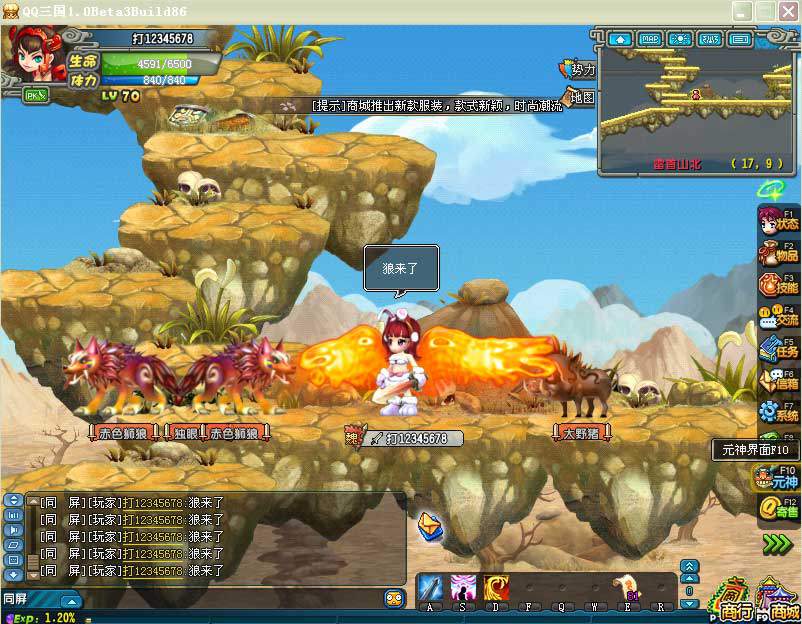The width and height of the screenshot is (802, 624).
Task: Click the MAP button above the minimap
Action: (x=650, y=39)
